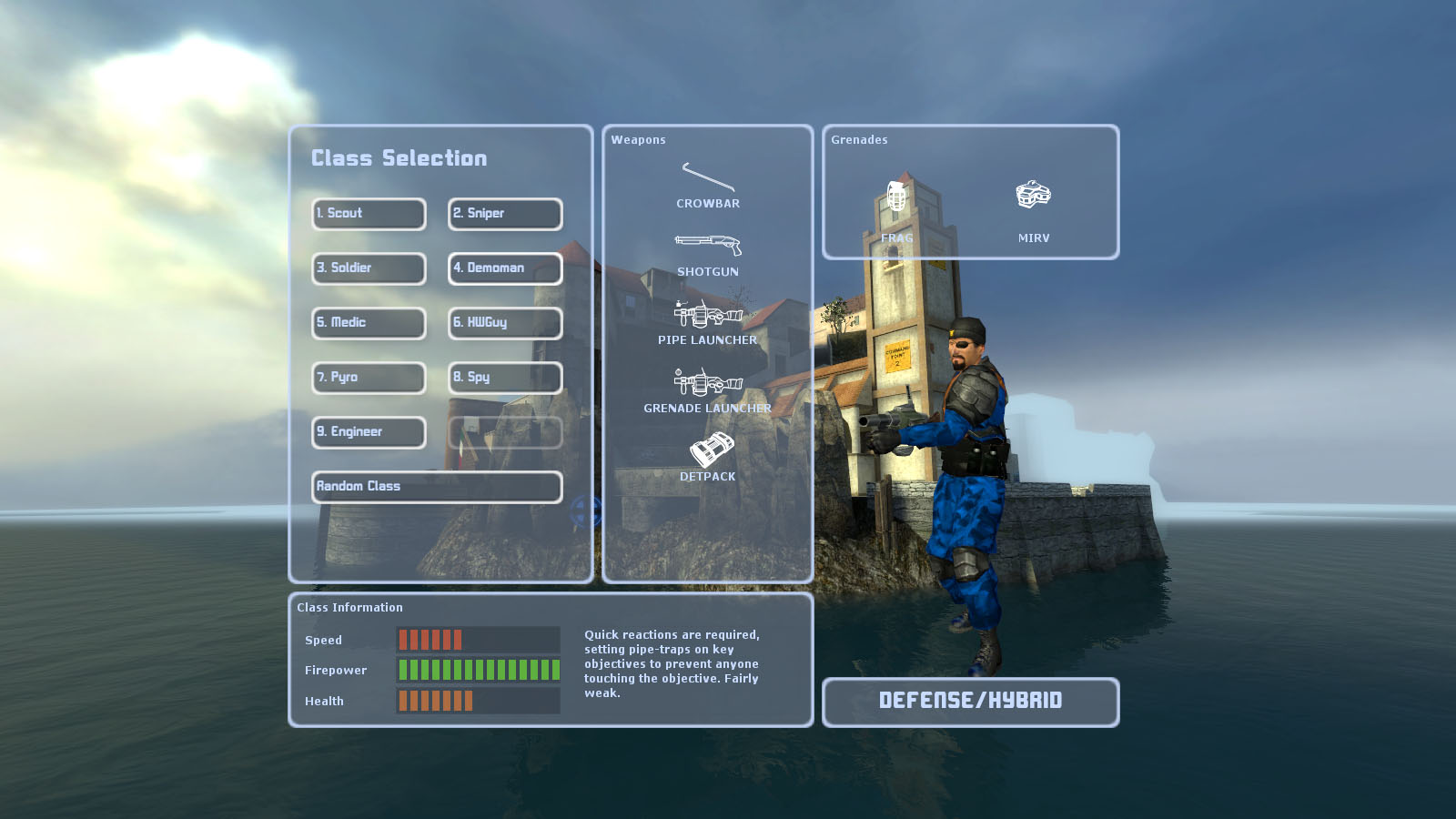
Task: Select the HWGuy class
Action: [x=505, y=323]
